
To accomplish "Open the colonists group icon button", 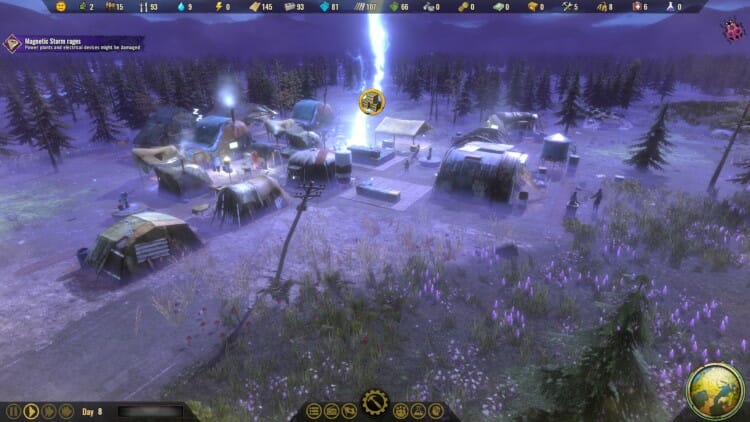I will click(401, 411).
